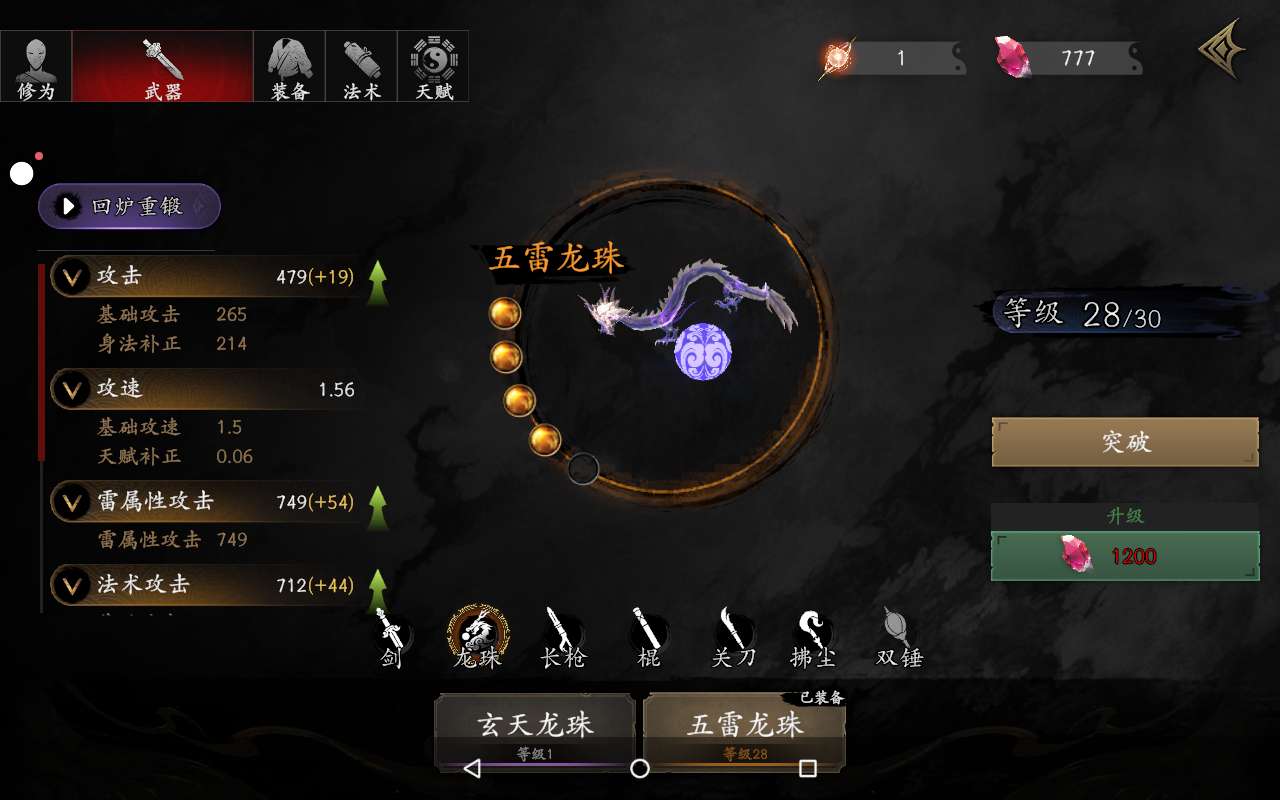This screenshot has height=800, width=1280.
Task: Upgrade the weapon for 1200 crystals
Action: [x=1125, y=556]
